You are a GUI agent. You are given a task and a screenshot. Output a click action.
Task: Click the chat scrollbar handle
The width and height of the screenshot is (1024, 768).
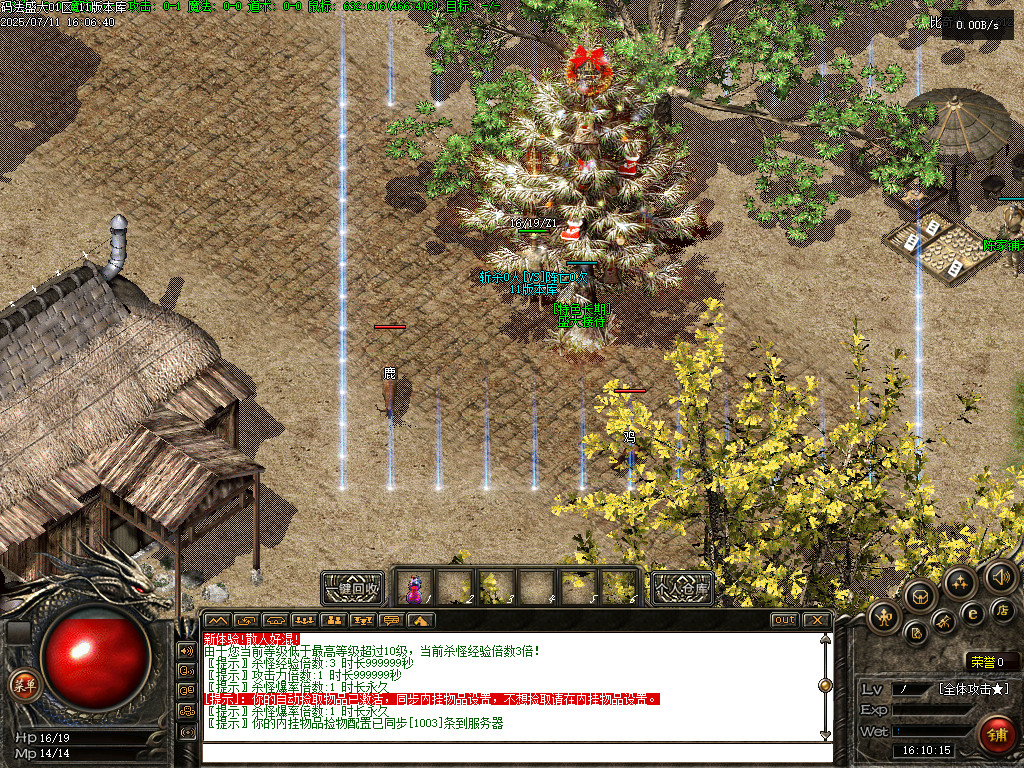825,685
